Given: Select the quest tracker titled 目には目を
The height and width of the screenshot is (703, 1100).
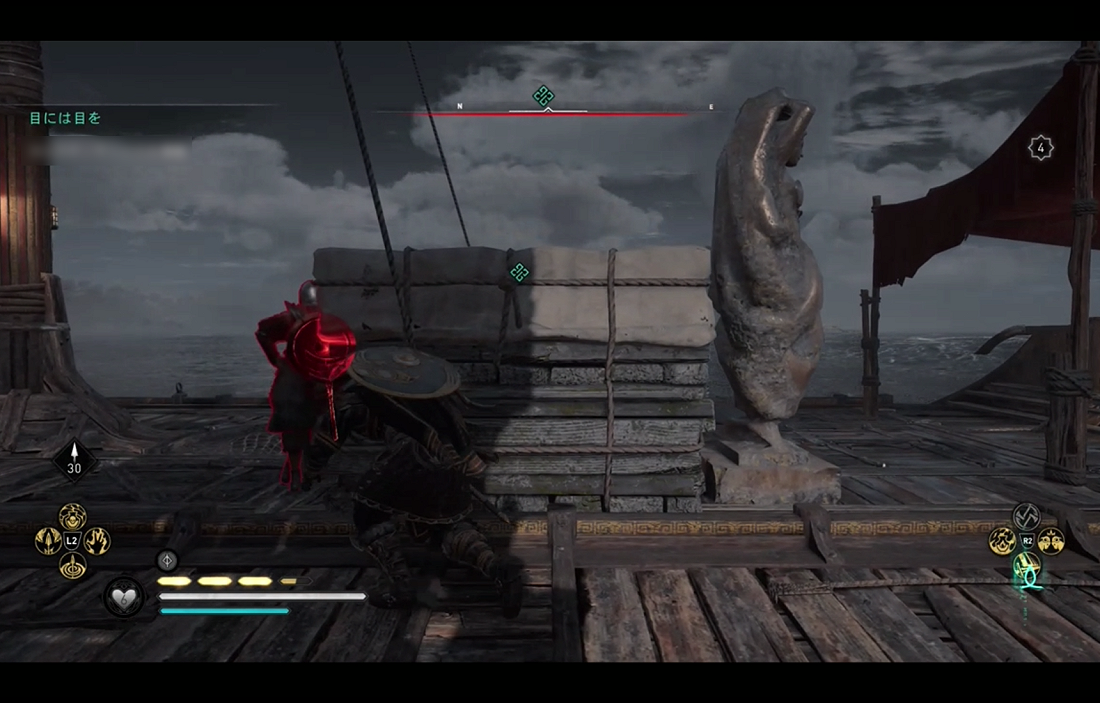Looking at the screenshot, I should point(65,118).
